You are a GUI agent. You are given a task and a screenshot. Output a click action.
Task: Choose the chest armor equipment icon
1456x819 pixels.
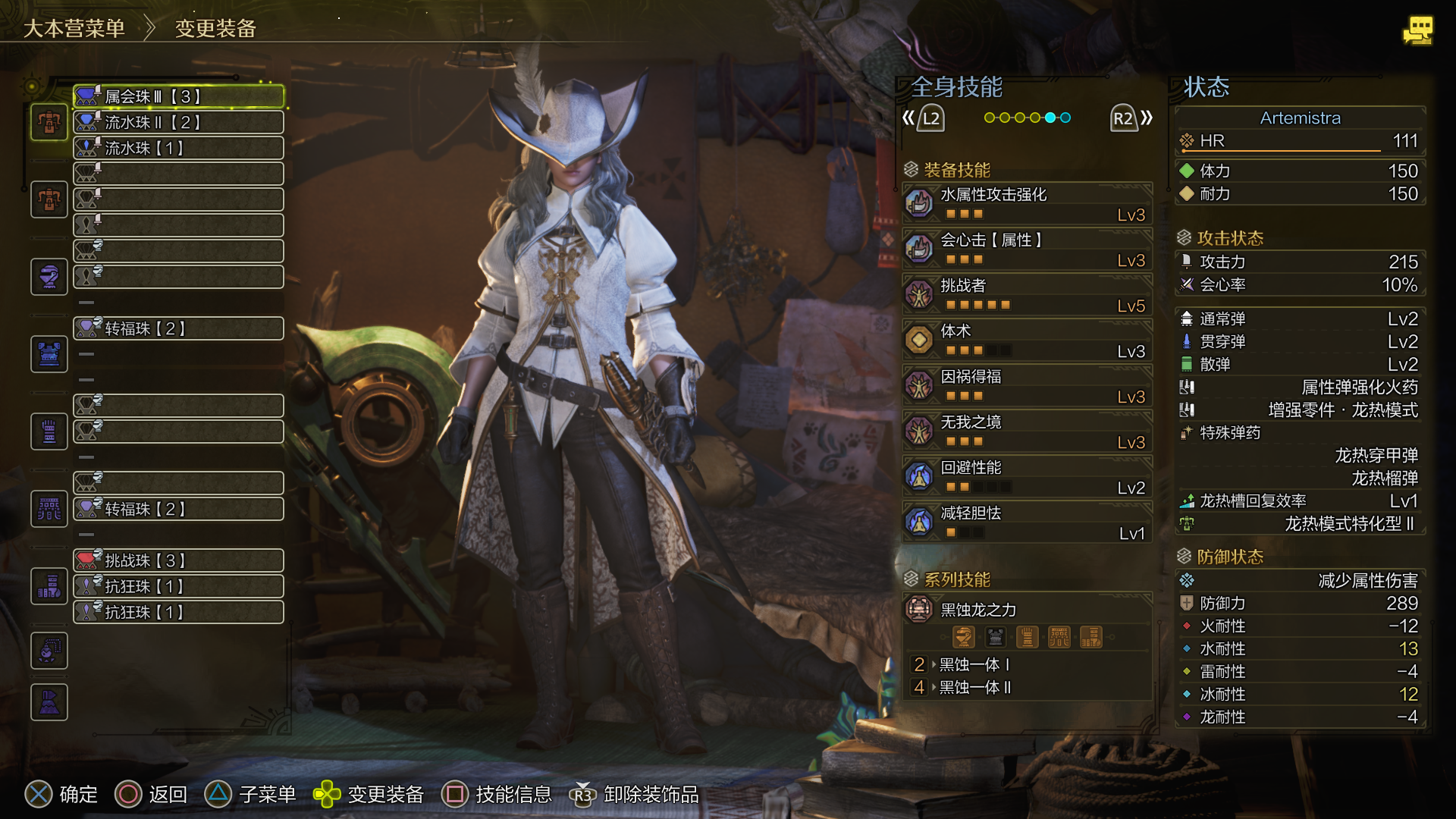coord(49,354)
